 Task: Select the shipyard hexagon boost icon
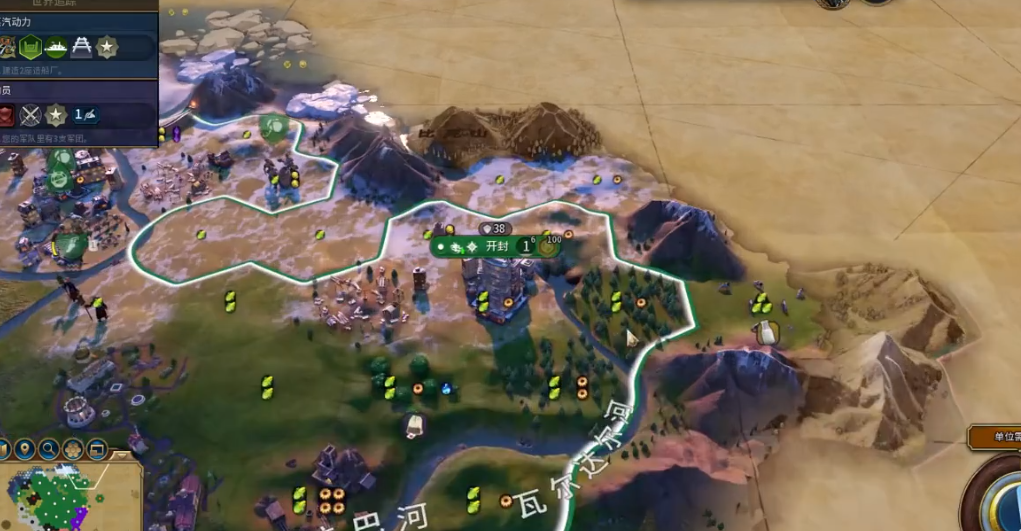[x=31, y=47]
